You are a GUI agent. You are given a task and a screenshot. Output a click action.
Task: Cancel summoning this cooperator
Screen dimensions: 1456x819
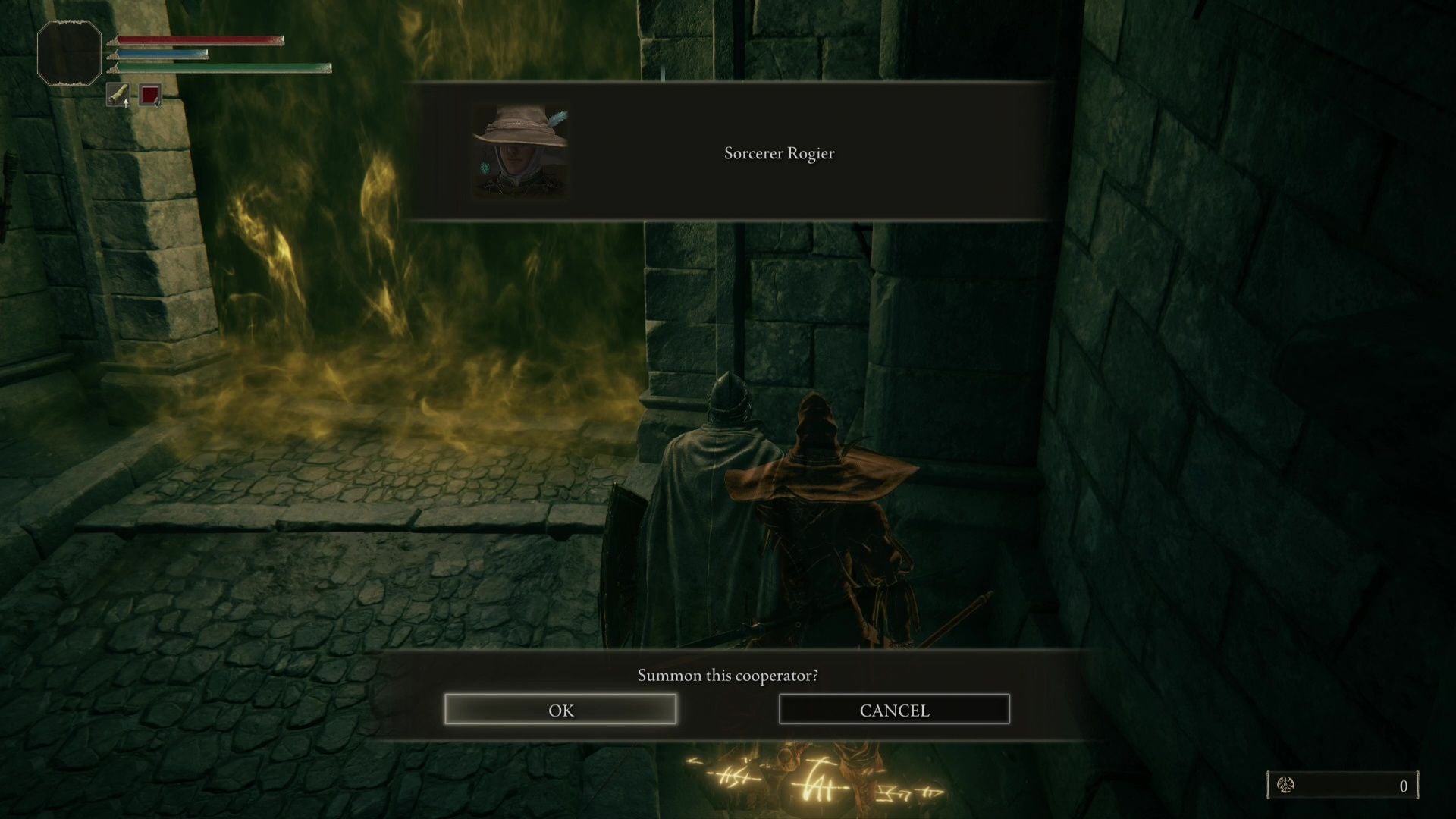(894, 710)
